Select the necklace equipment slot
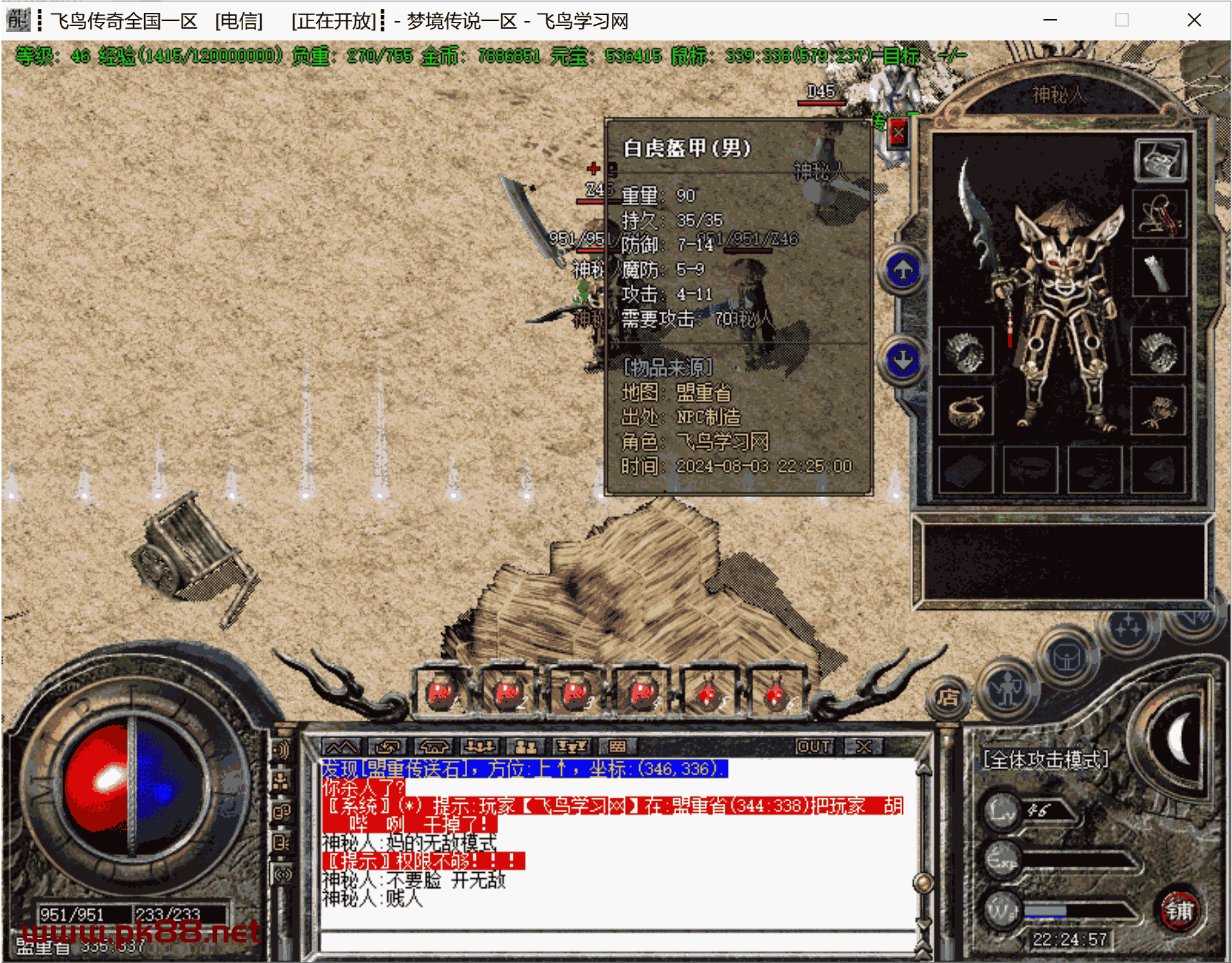The image size is (1232, 963). tap(1160, 214)
